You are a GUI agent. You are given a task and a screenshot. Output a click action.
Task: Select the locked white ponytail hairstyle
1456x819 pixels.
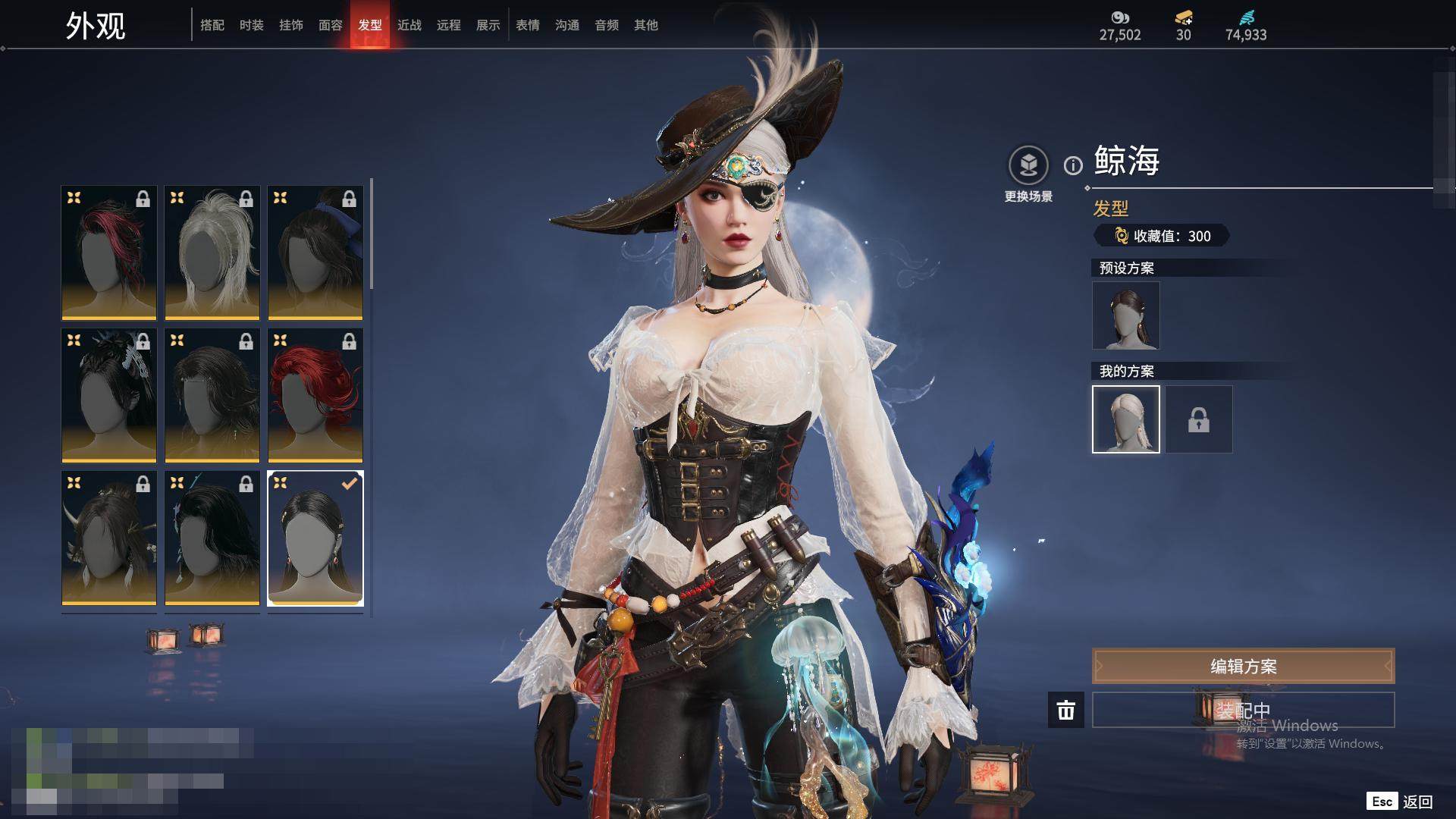(212, 253)
